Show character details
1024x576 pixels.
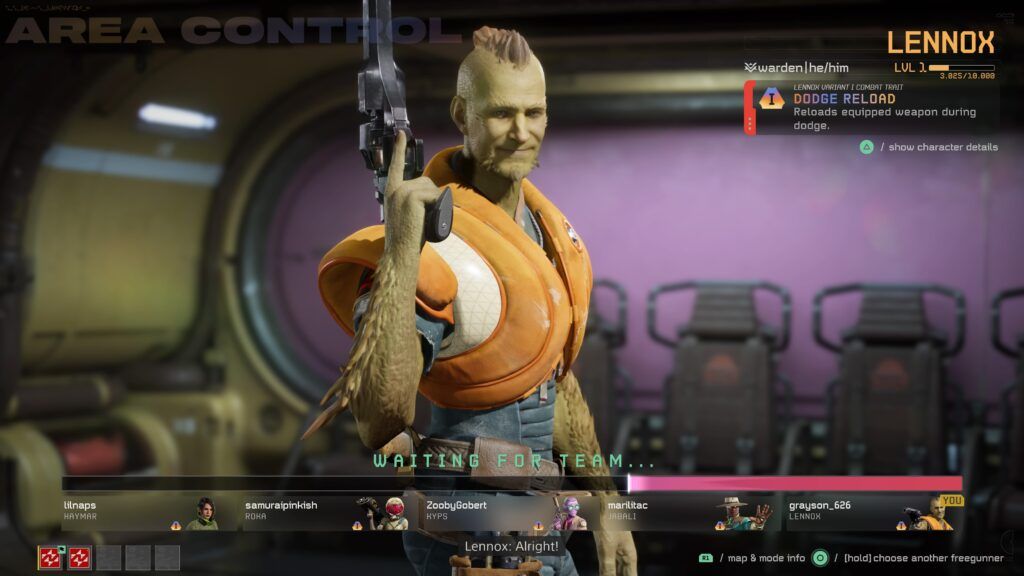(867, 147)
